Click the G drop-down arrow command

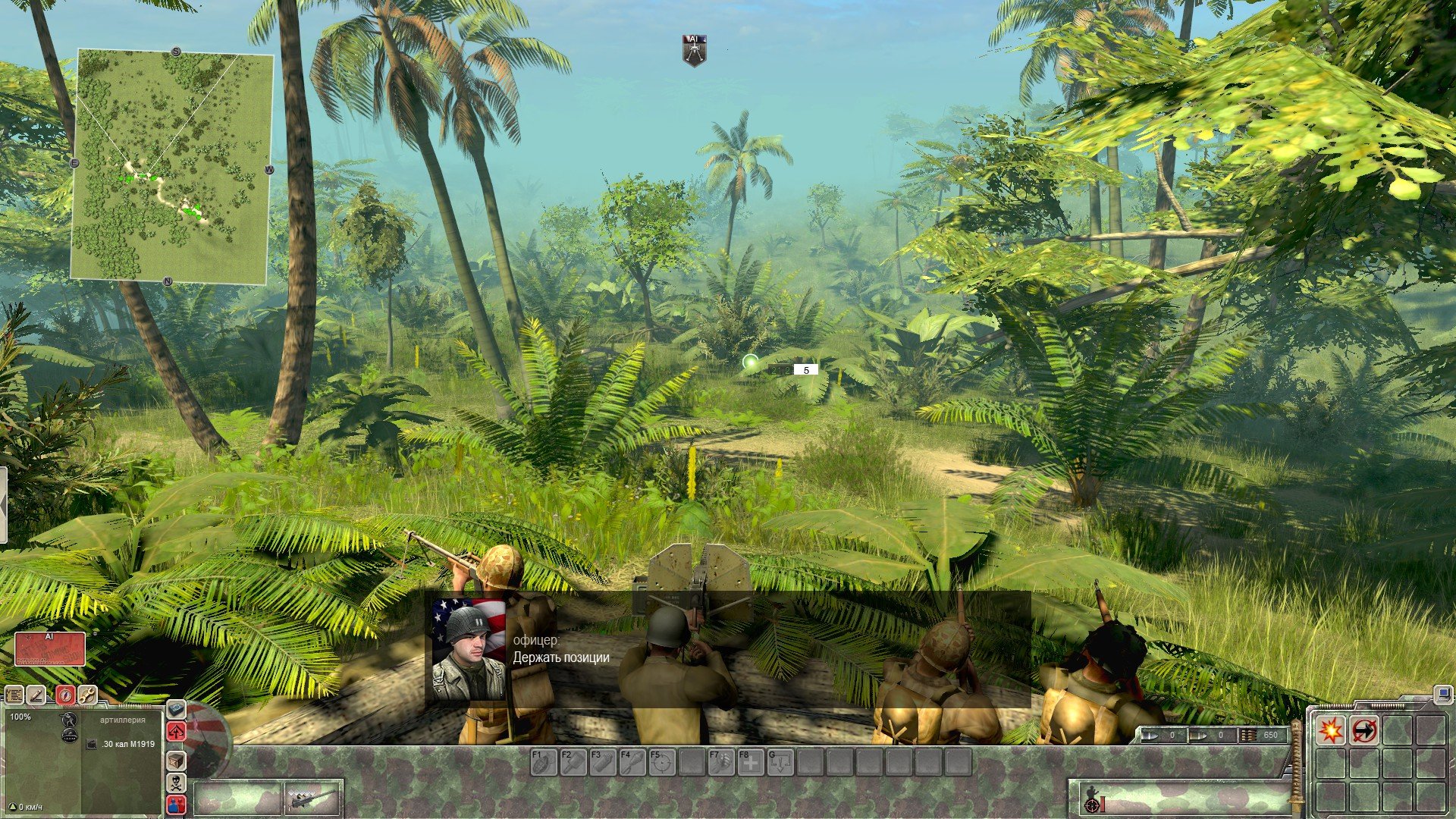tap(780, 762)
